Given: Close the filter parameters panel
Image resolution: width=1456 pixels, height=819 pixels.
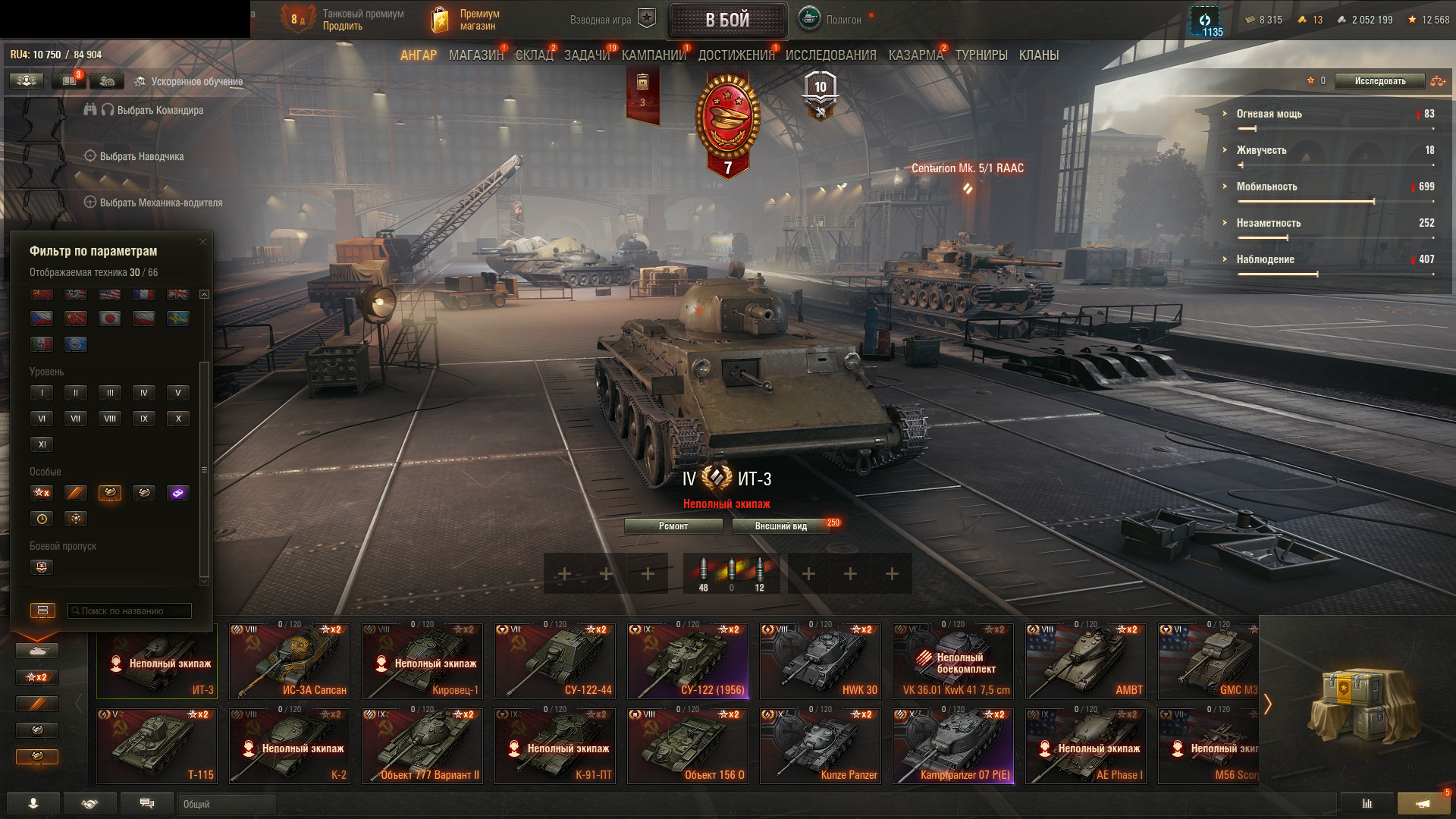Looking at the screenshot, I should (x=202, y=242).
